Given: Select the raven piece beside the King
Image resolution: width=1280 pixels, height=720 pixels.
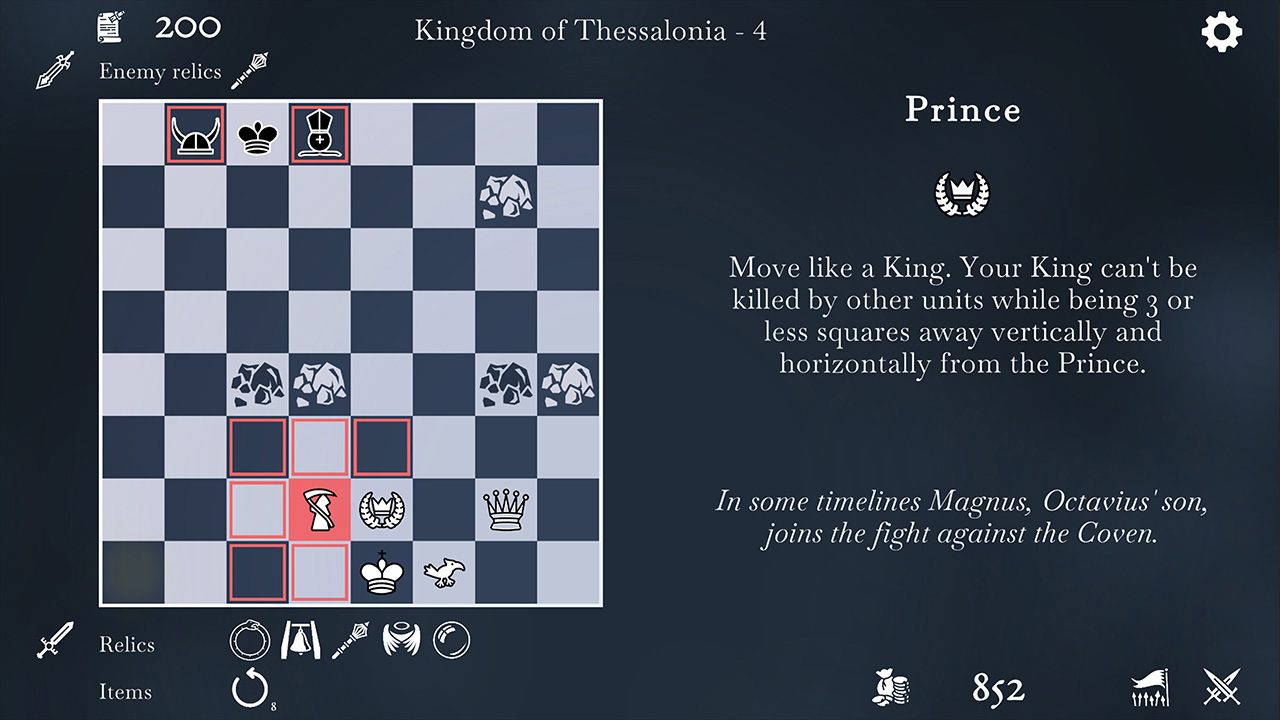Looking at the screenshot, I should coord(444,572).
